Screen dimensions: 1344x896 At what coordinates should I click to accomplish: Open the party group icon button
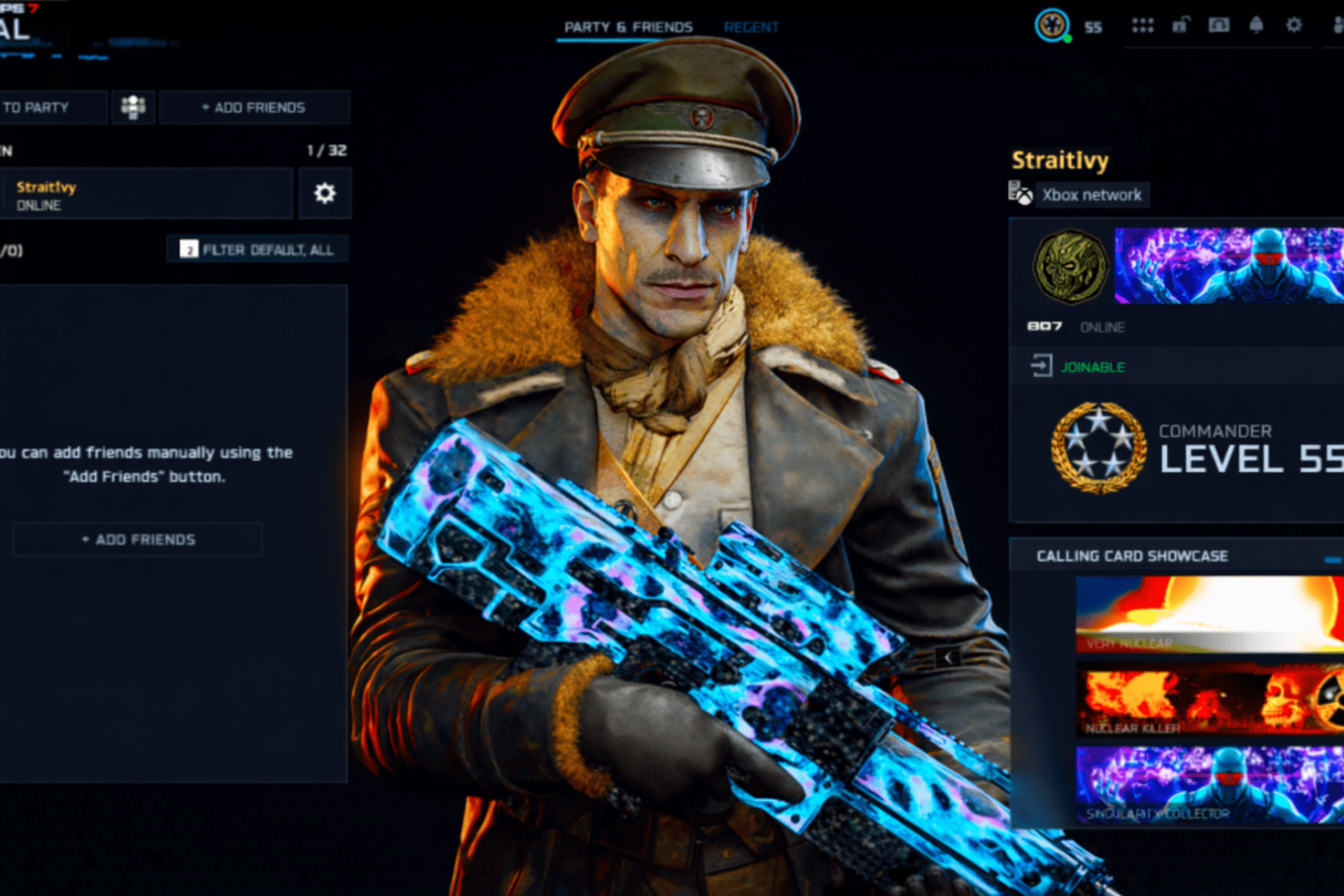tap(133, 108)
